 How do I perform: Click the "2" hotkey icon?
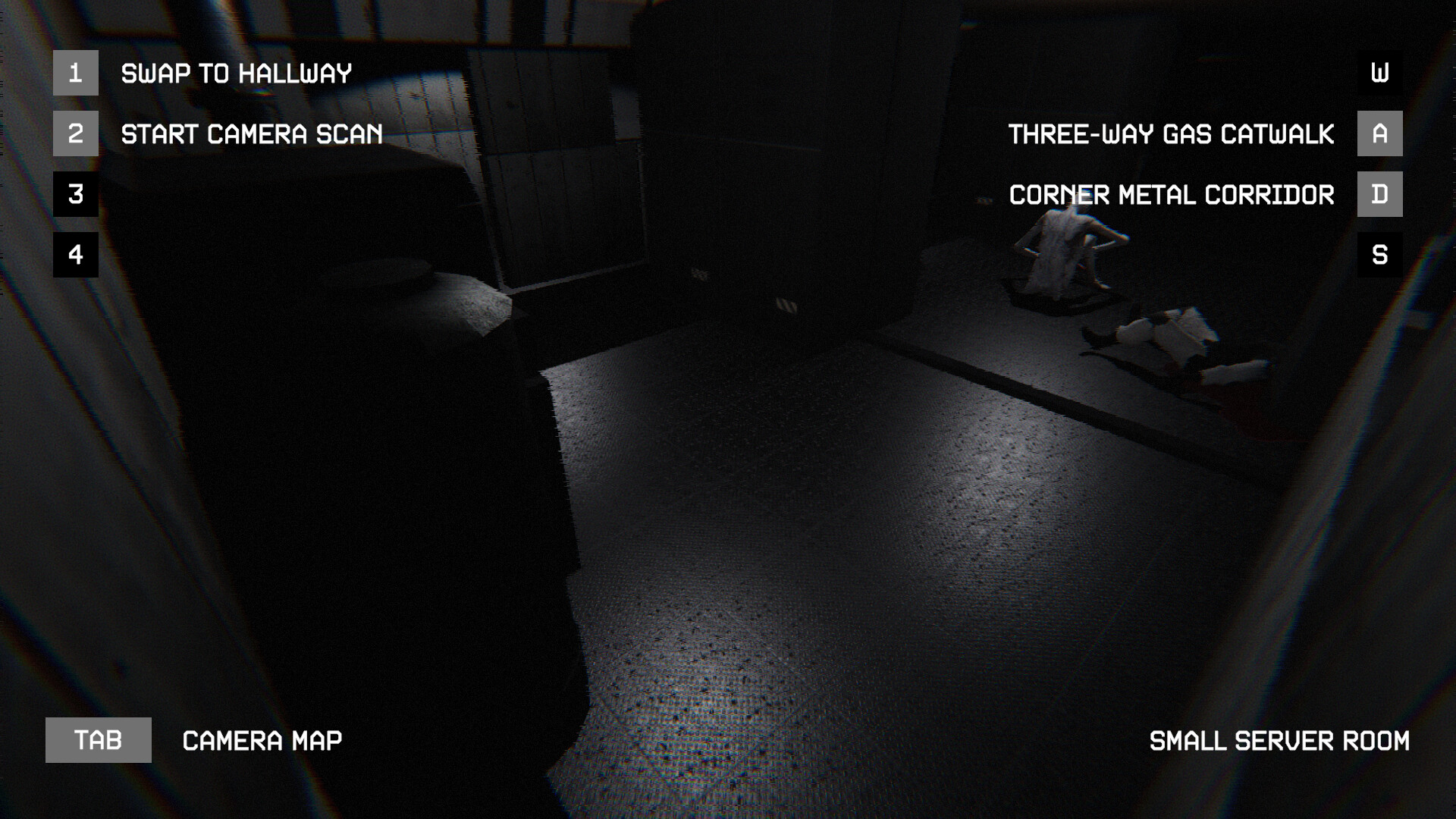pos(75,133)
